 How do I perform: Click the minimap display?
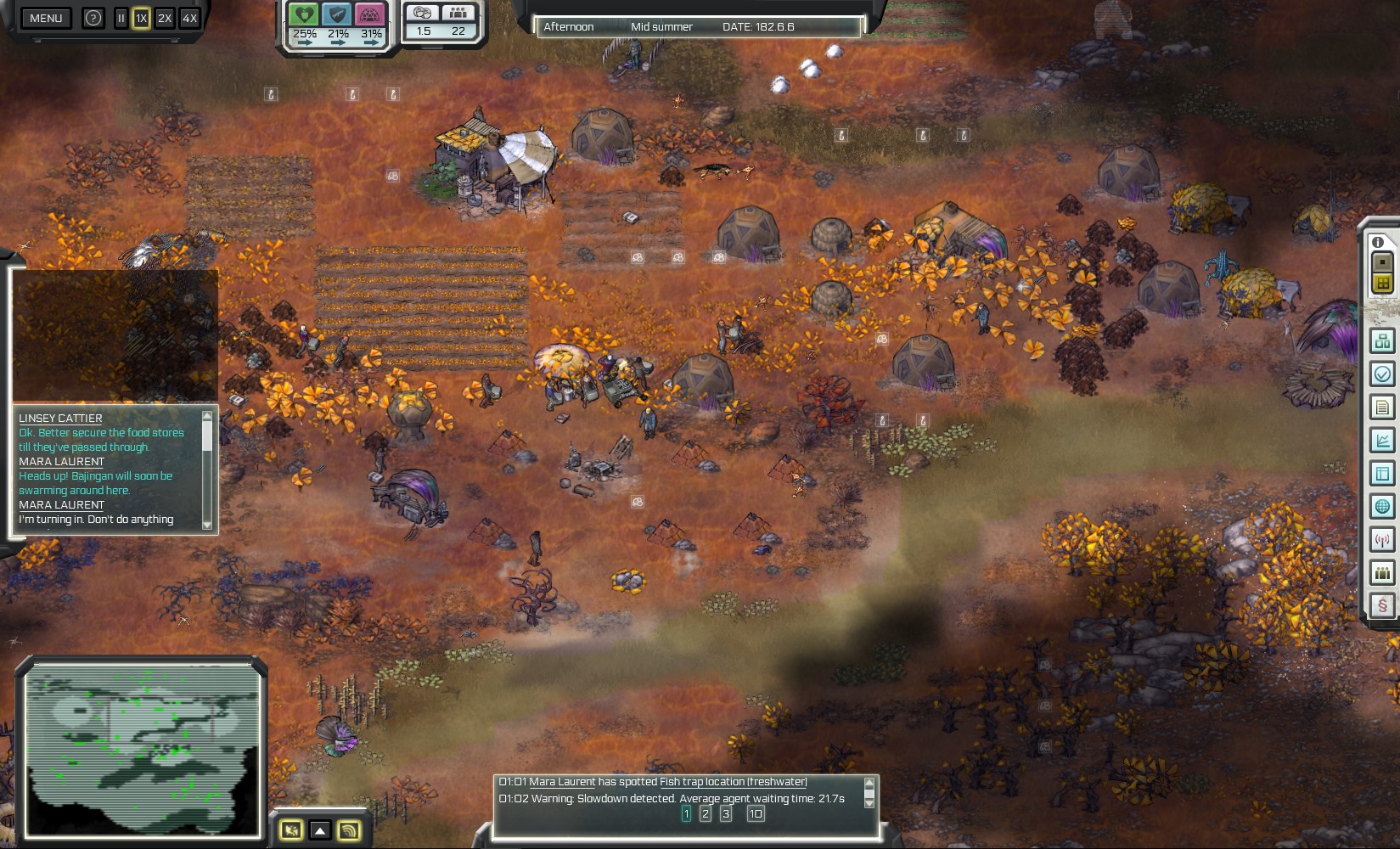142,750
